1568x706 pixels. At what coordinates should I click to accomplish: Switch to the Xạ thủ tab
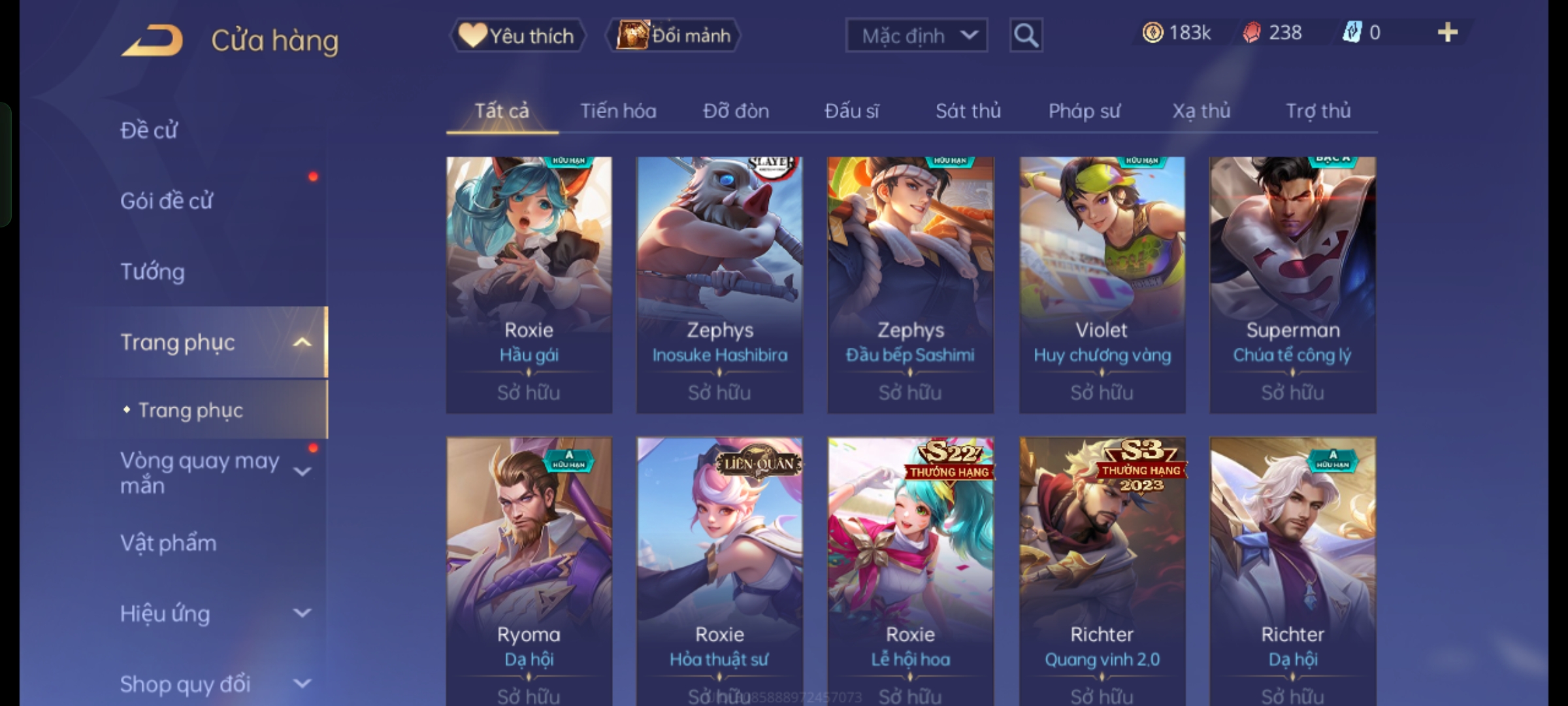[1201, 111]
